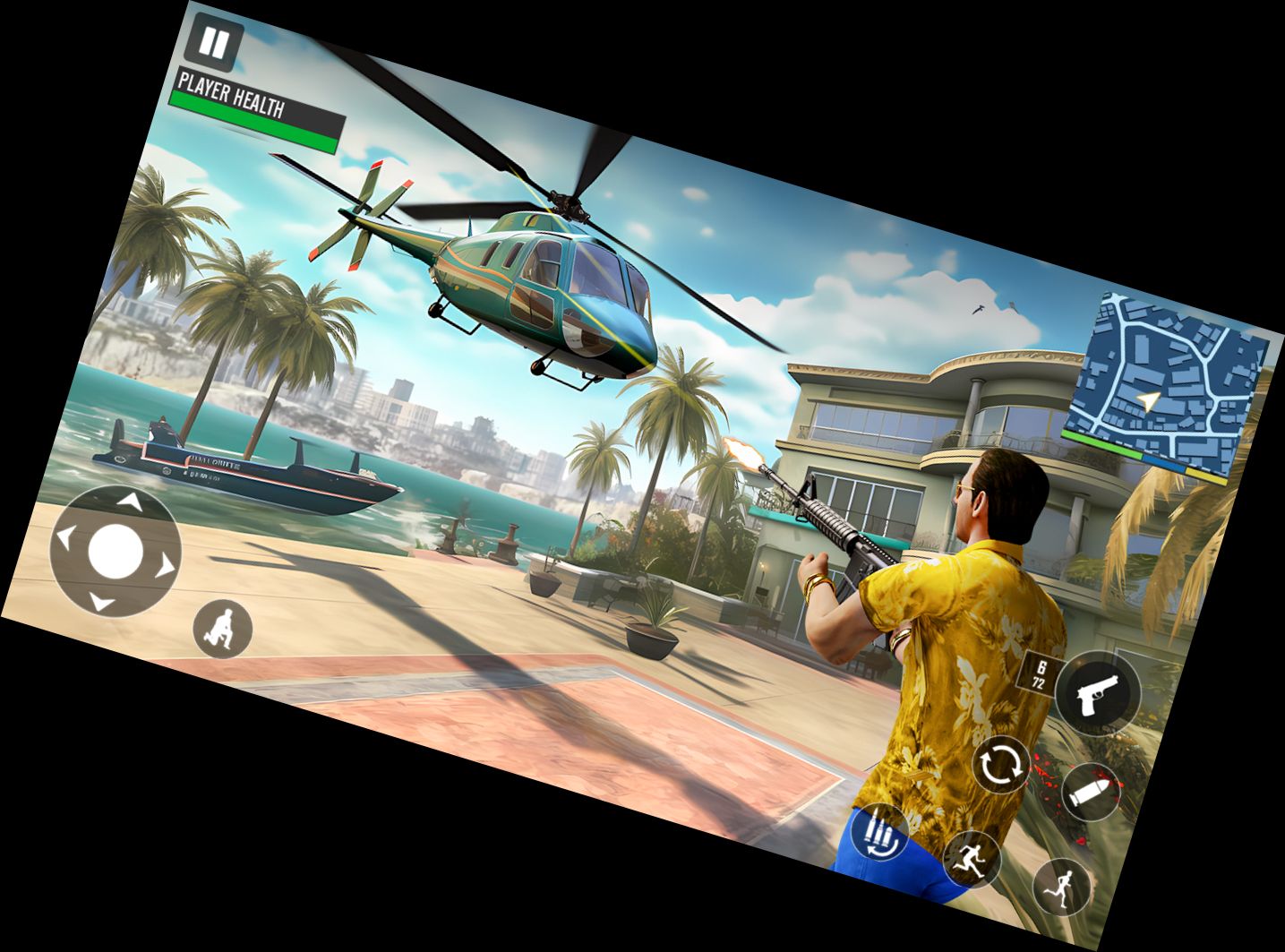Click the joystick's up arrow
This screenshot has width=1285, height=952.
click(x=131, y=502)
